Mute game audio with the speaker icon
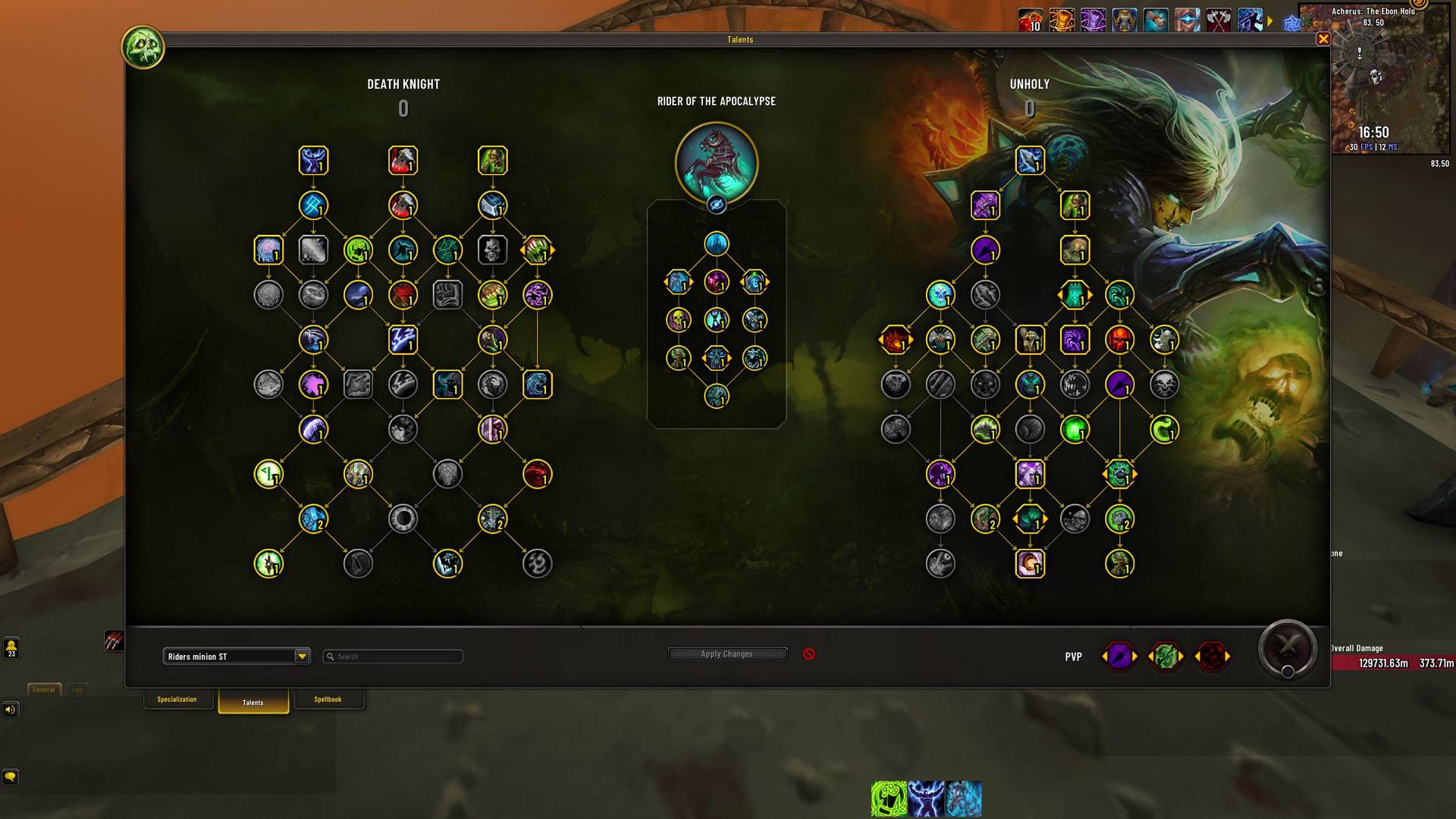 coord(10,710)
